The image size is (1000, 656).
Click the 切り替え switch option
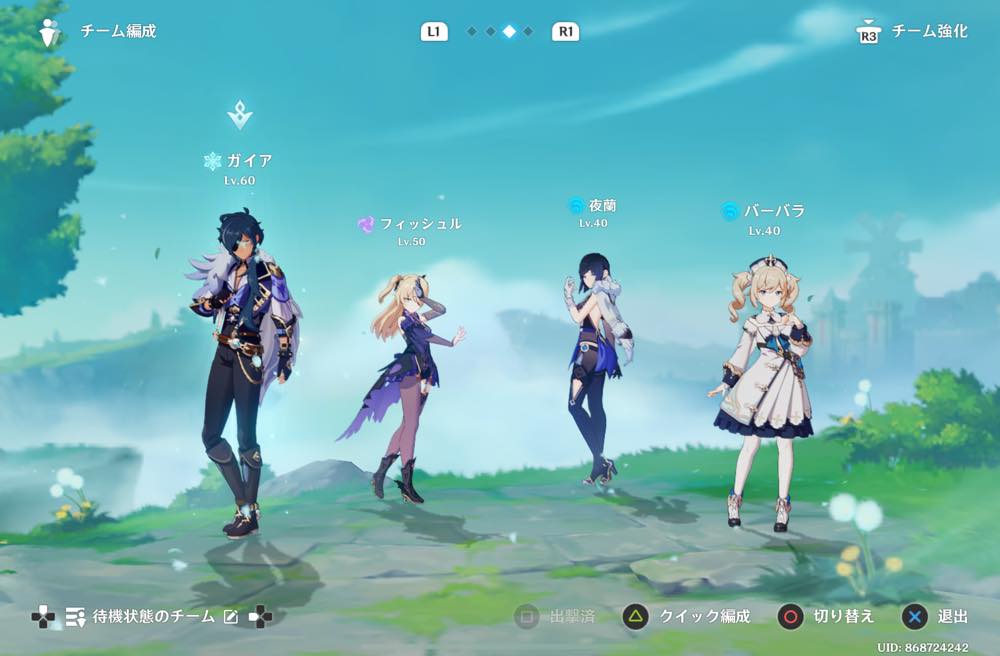826,616
